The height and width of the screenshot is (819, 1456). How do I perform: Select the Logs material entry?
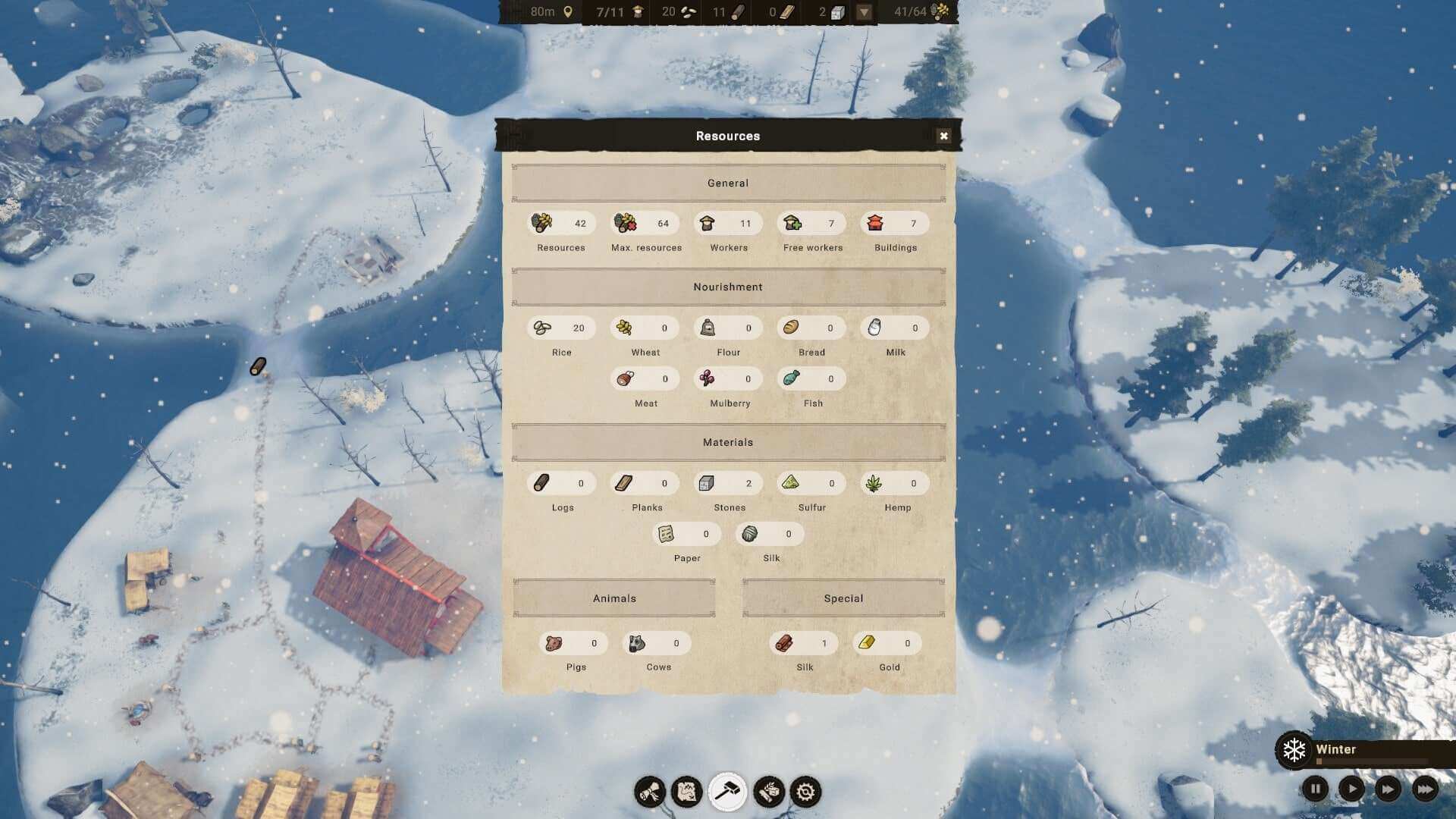[x=561, y=484]
